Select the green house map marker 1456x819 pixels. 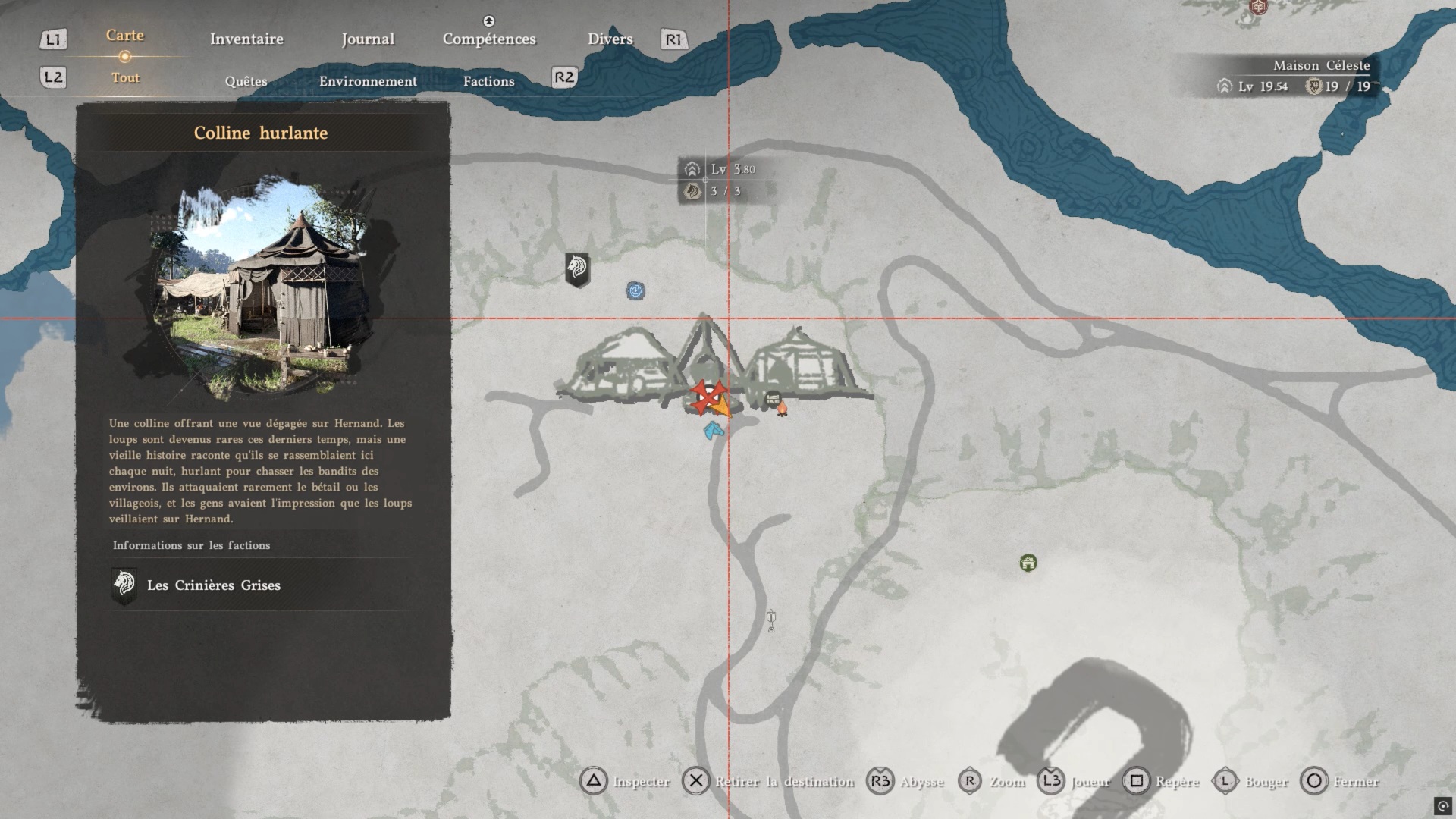1028,563
